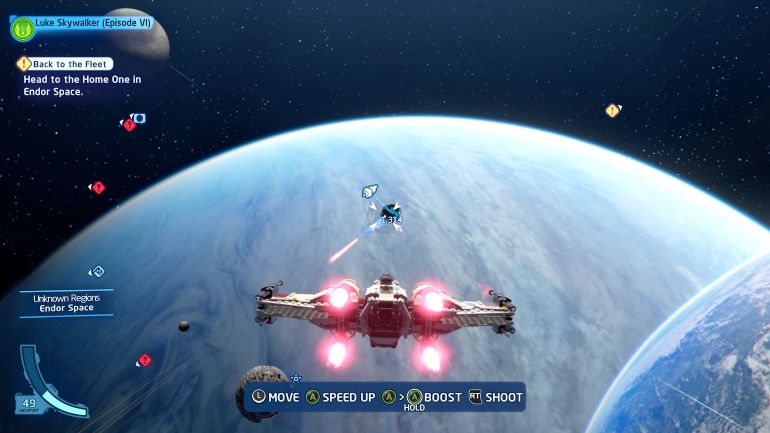Screen dimensions: 770x433
Task: Open the Back to the Fleet objective
Action: tap(65, 64)
